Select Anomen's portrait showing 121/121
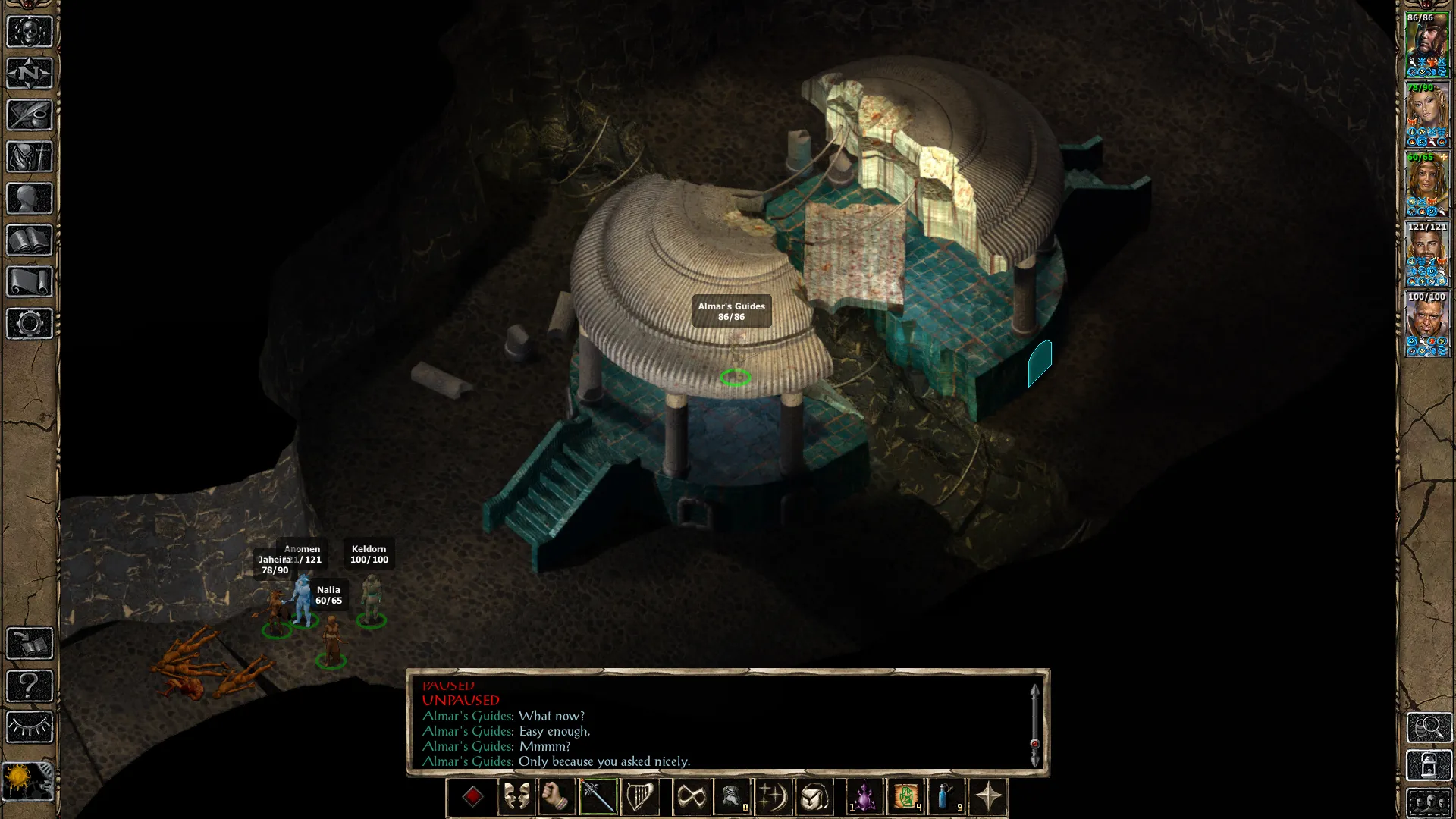 [1427, 255]
